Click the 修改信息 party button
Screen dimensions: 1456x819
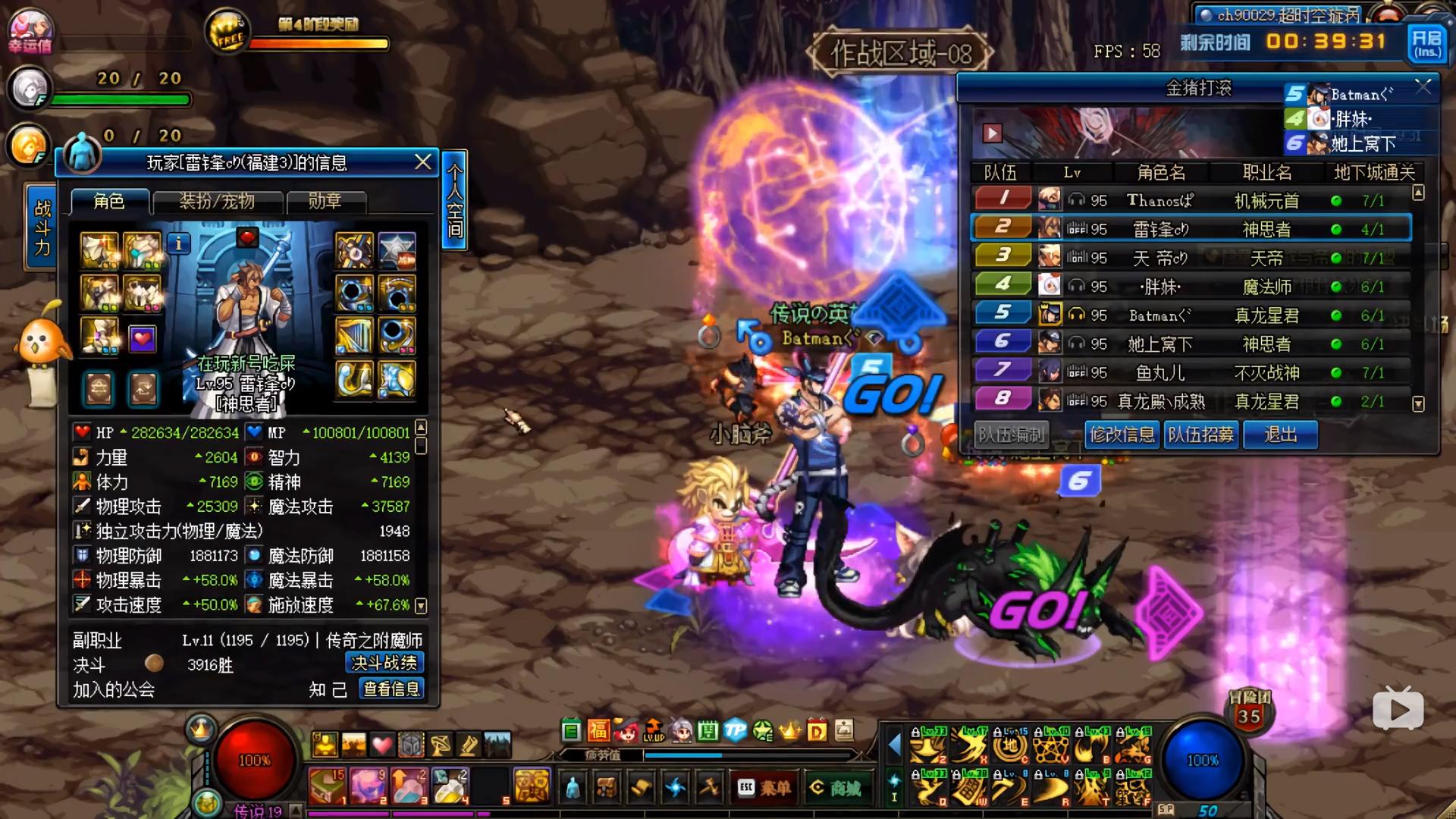(x=1122, y=435)
